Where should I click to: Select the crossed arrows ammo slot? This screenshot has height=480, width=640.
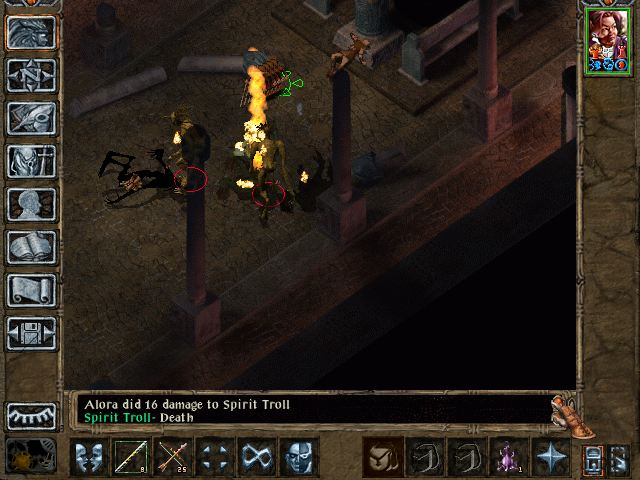pos(173,457)
